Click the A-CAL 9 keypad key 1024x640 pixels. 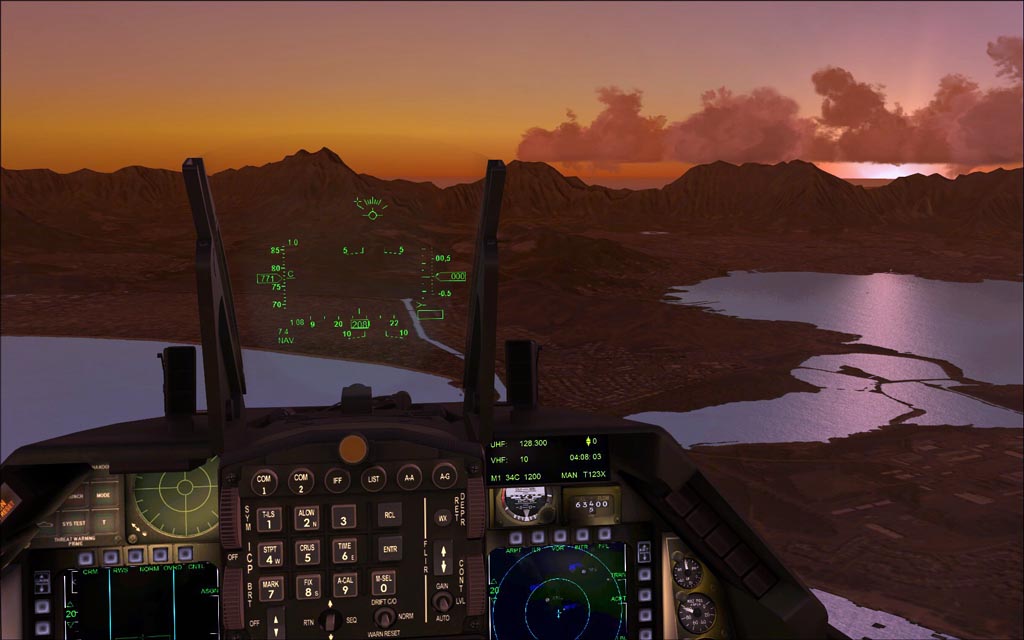click(x=345, y=585)
